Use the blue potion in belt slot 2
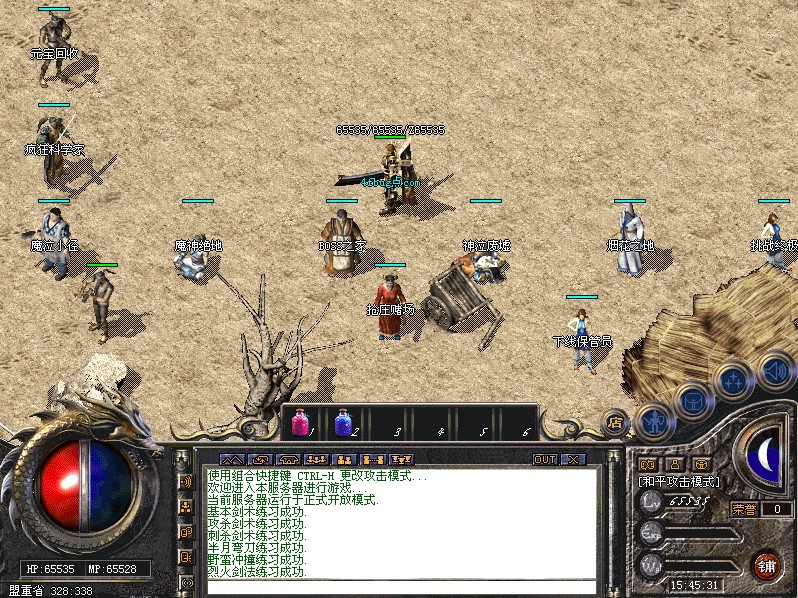The height and width of the screenshot is (598, 798). pyautogui.click(x=343, y=422)
